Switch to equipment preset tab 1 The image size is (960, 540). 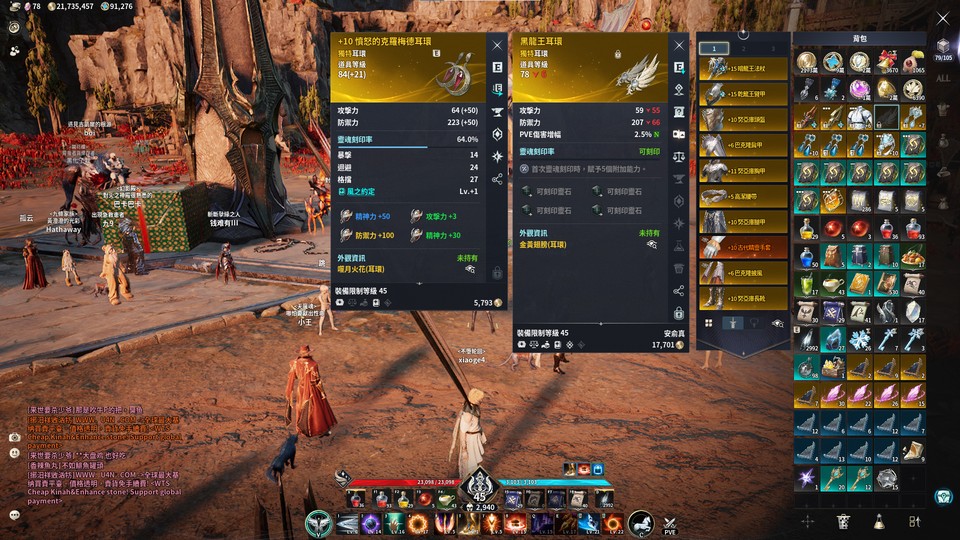(x=713, y=48)
